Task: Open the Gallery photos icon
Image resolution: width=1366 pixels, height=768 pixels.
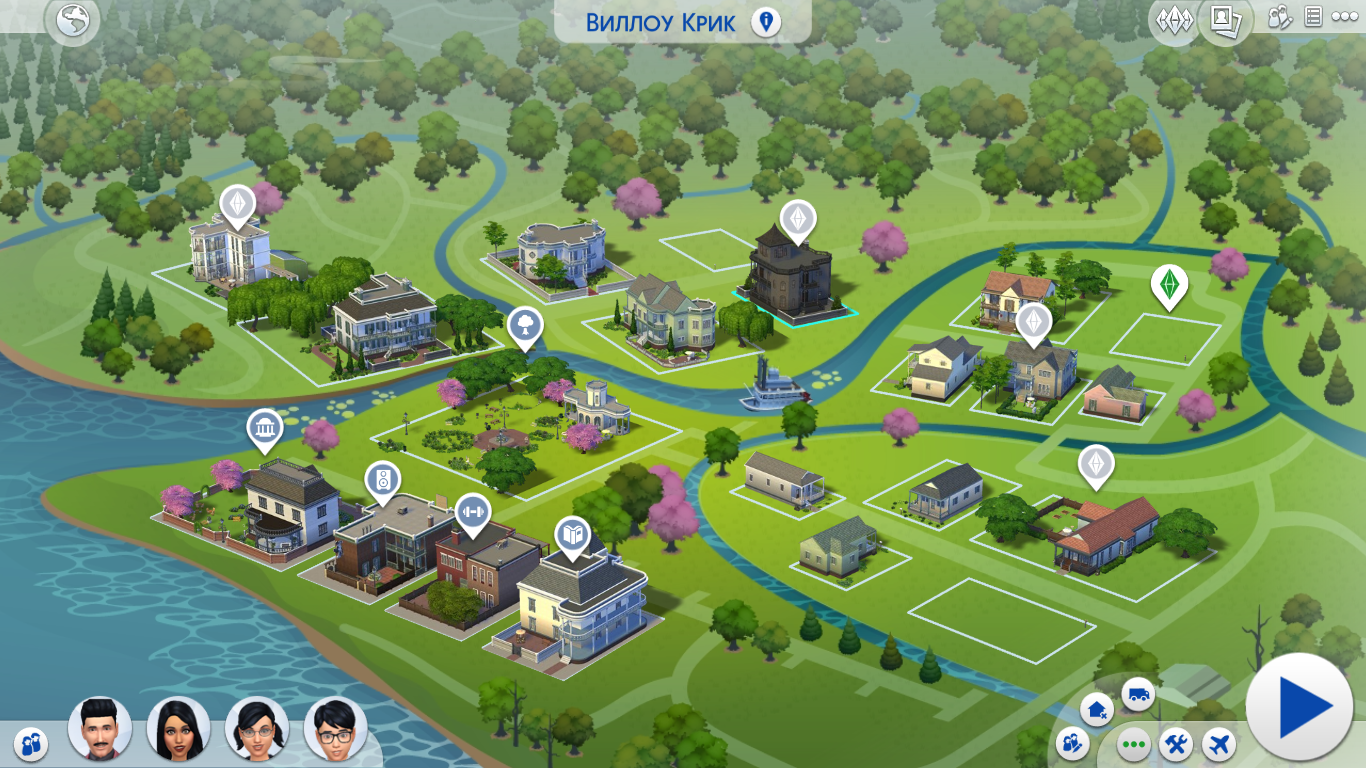Action: tap(1225, 19)
